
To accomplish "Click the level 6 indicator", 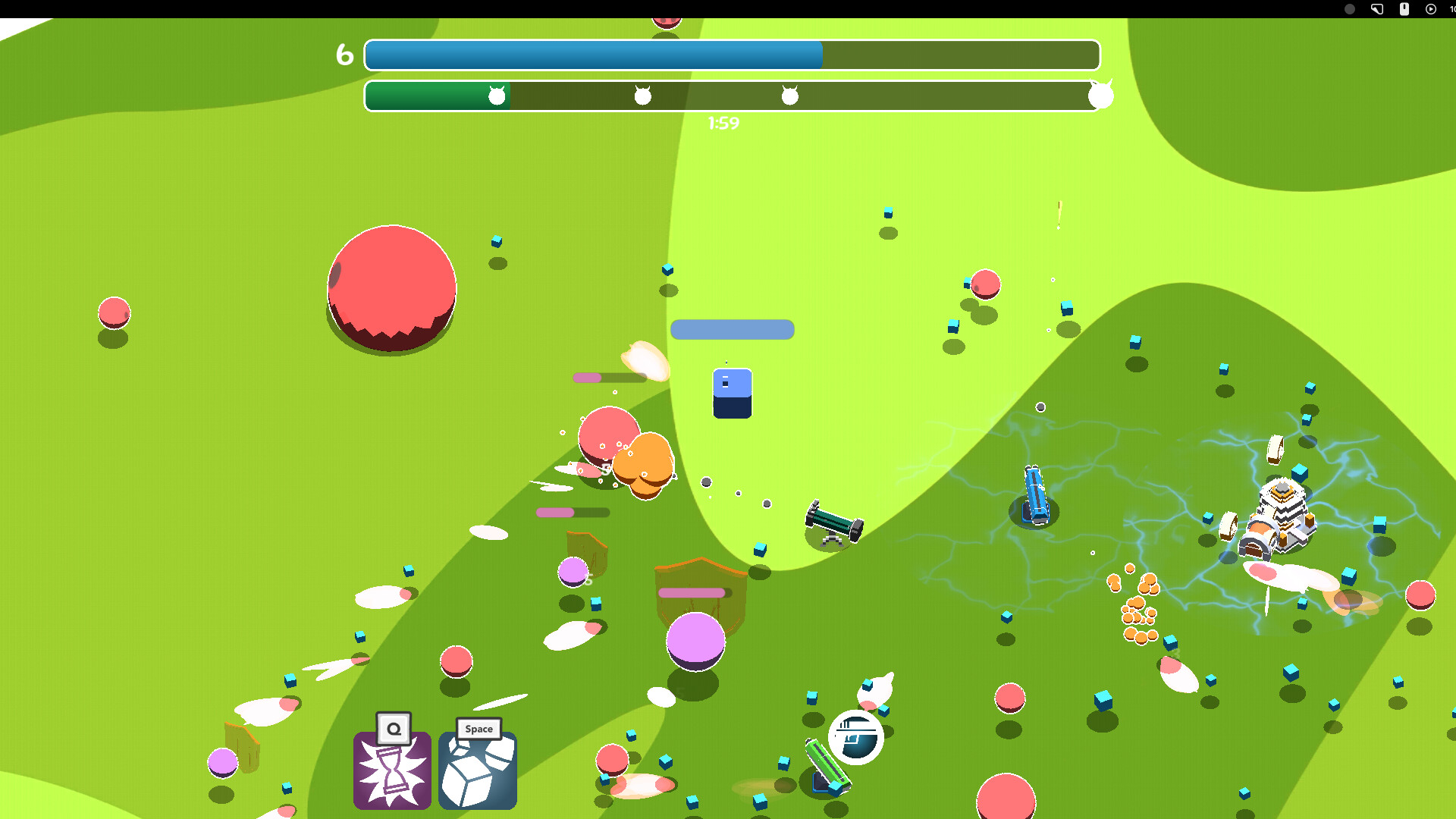I will tap(344, 54).
